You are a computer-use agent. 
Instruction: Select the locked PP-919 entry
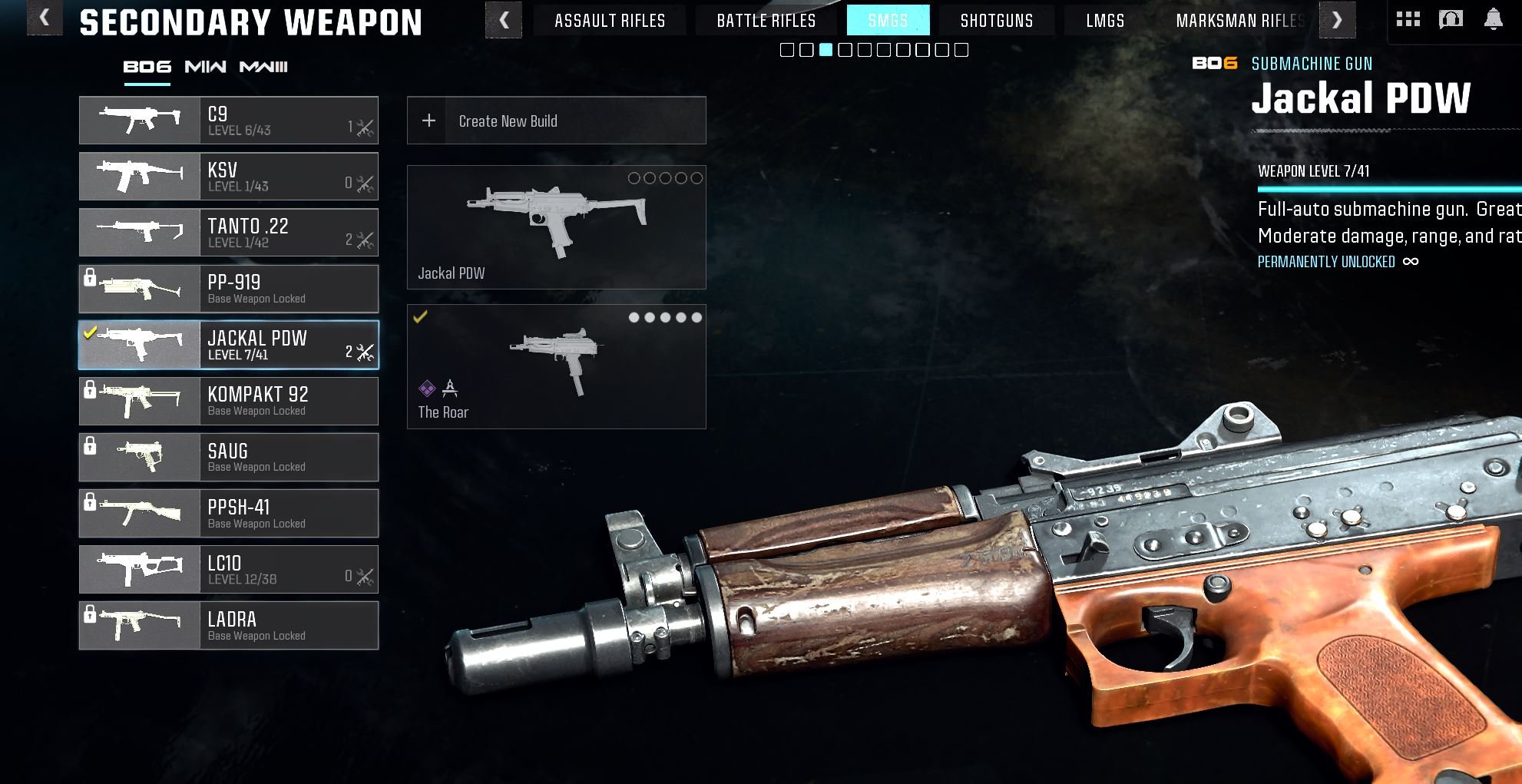(229, 289)
